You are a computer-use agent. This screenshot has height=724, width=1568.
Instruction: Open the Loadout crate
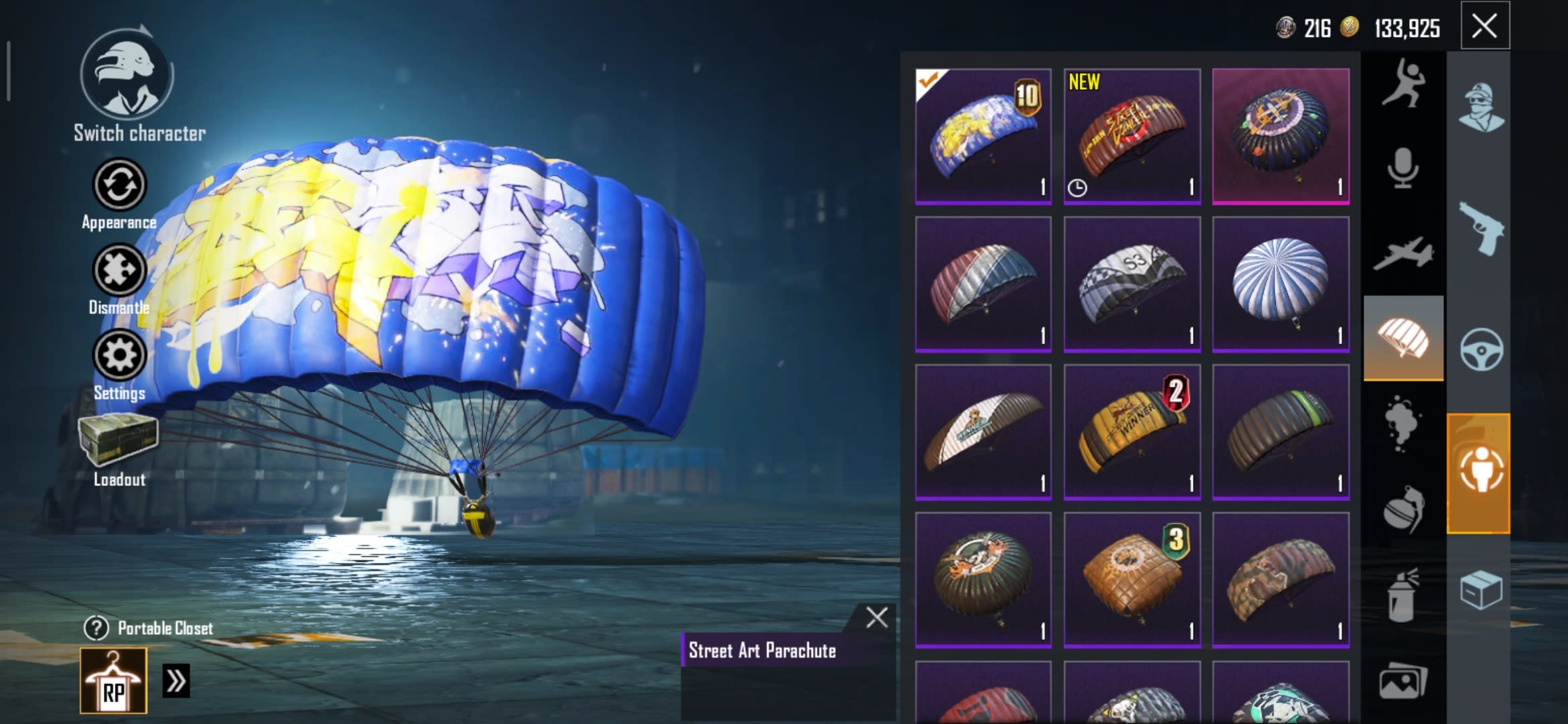click(119, 439)
